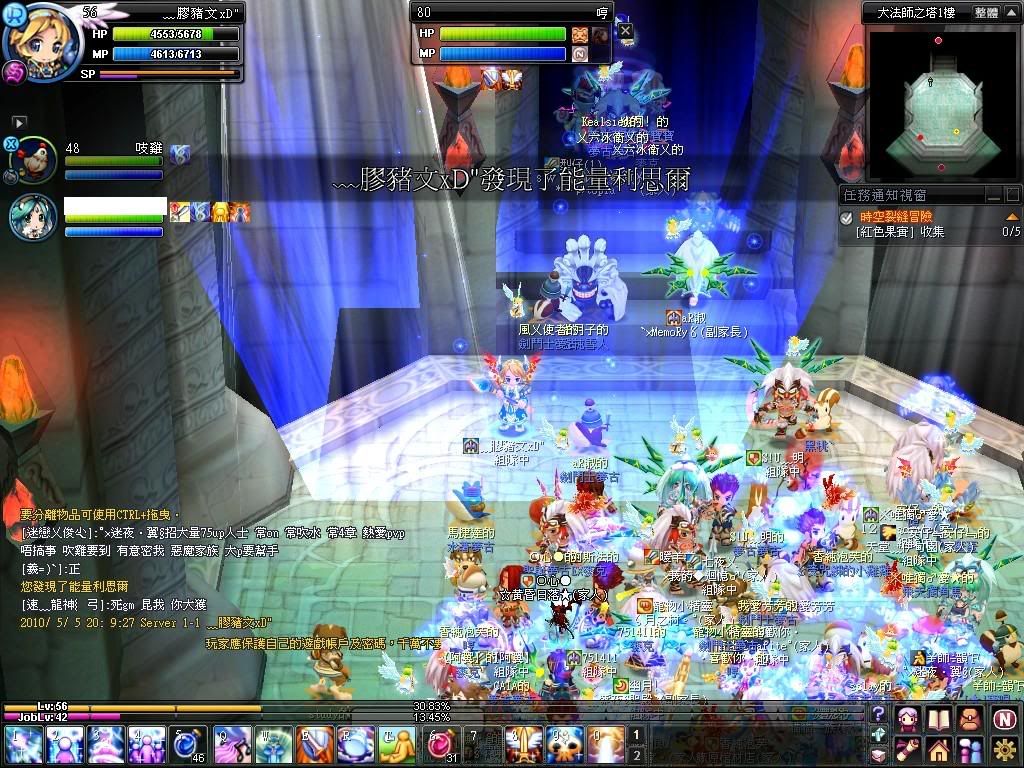Click the red N button
This screenshot has width=1024, height=768.
point(1004,718)
